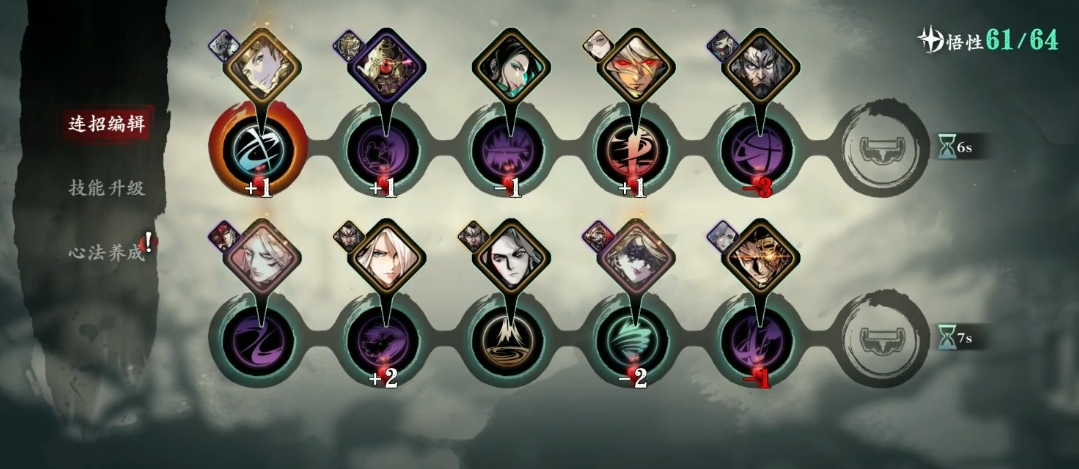The width and height of the screenshot is (1079, 469).
Task: Switch to the 技能升级 skill upgrade tab
Action: [x=105, y=188]
